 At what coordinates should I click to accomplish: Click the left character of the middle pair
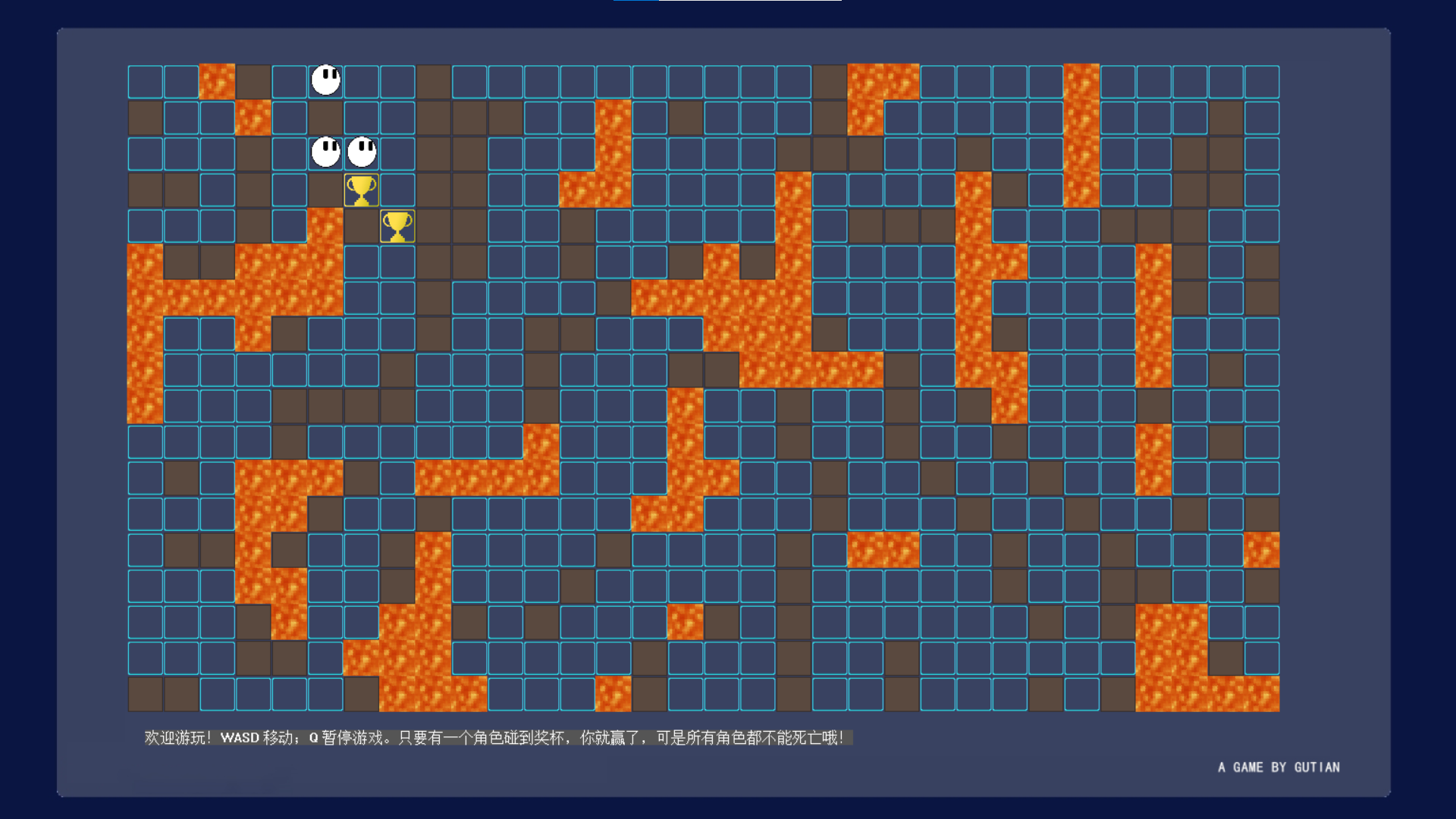pos(325,152)
